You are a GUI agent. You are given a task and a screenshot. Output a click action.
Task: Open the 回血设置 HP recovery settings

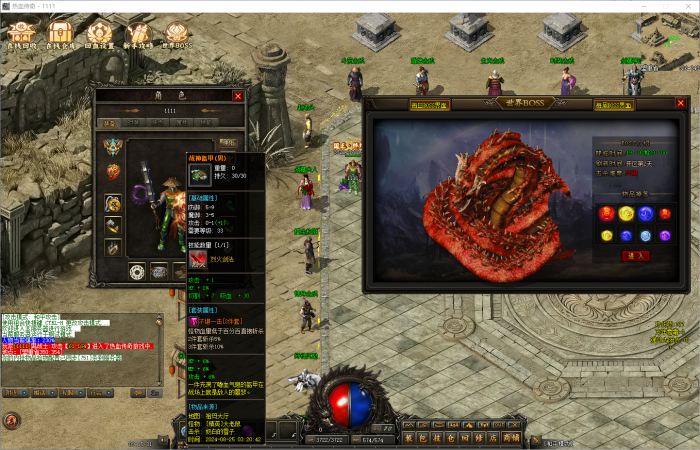(99, 35)
